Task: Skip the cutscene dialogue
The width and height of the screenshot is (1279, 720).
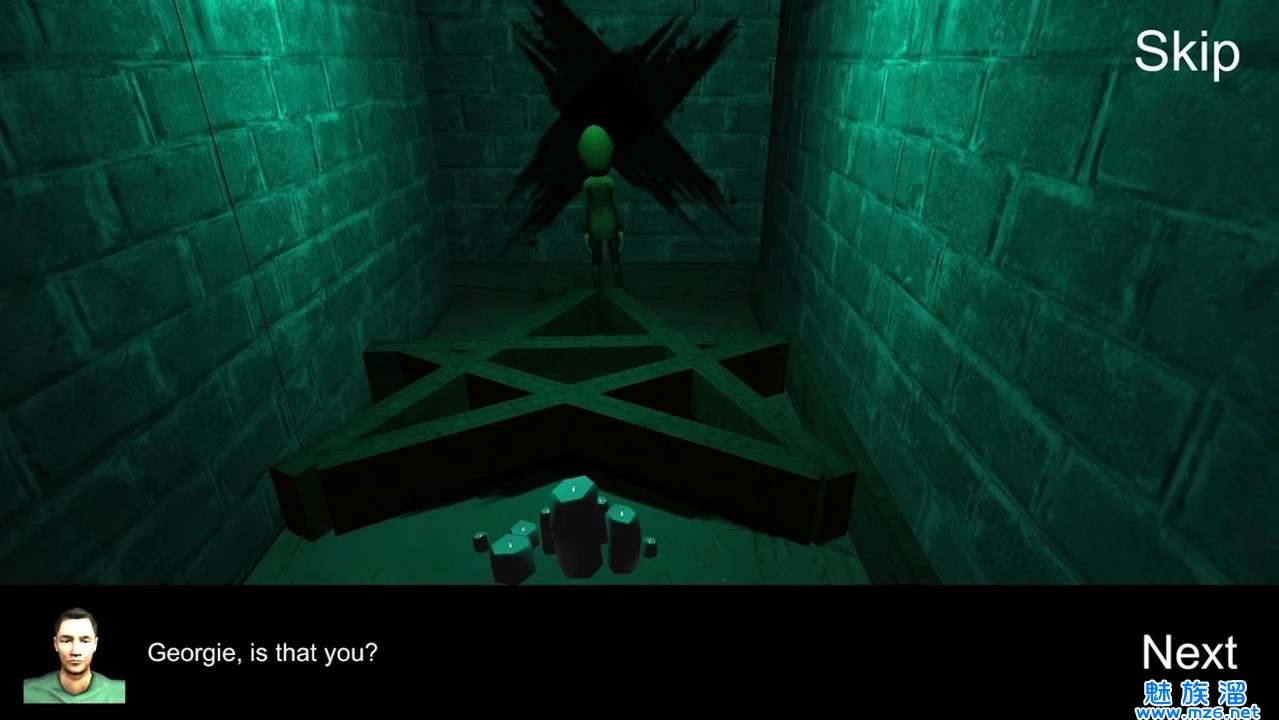Action: pos(1186,52)
